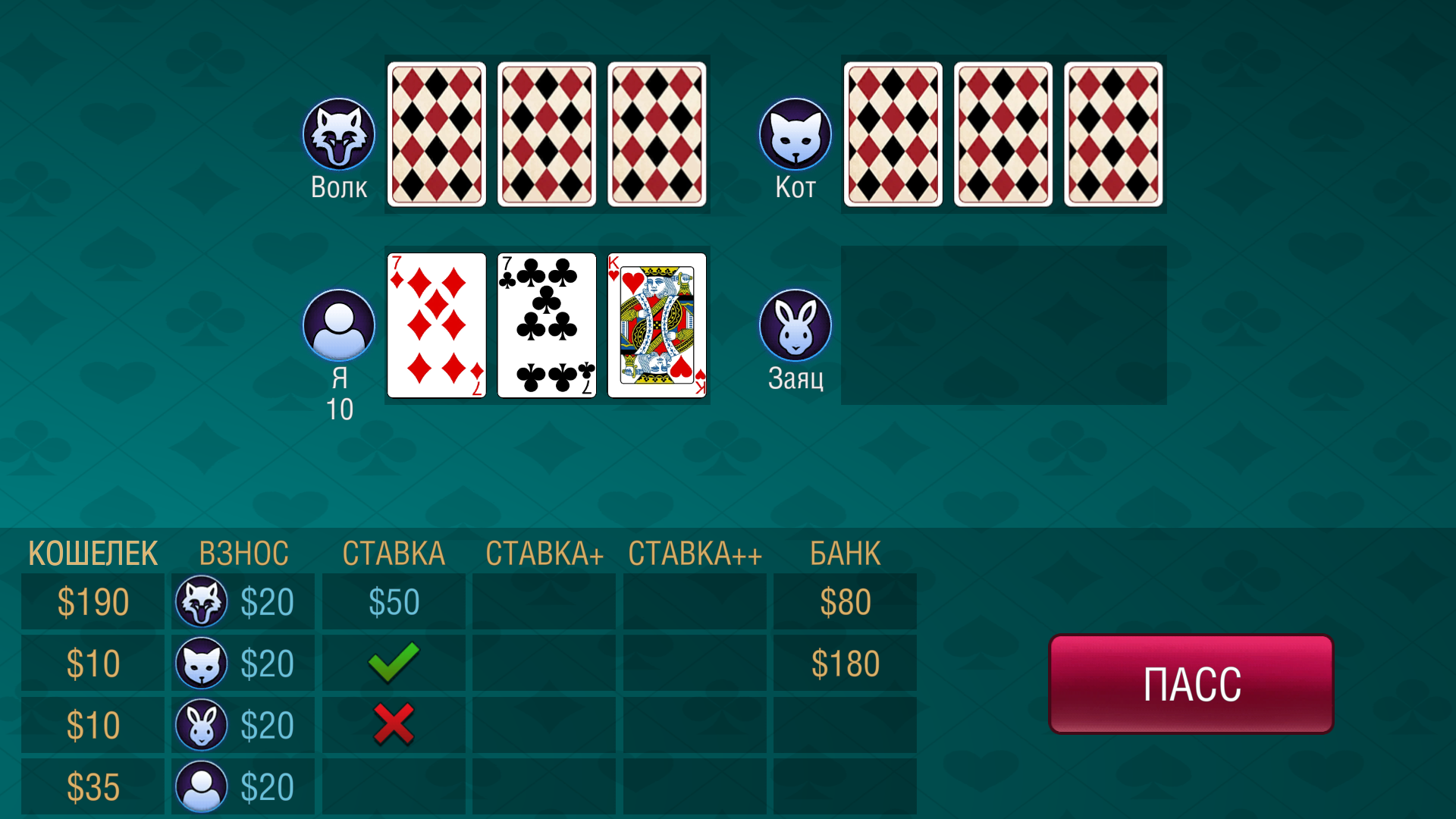1456x819 pixels.
Task: Click the Волк wolf avatar icon
Action: (x=338, y=133)
